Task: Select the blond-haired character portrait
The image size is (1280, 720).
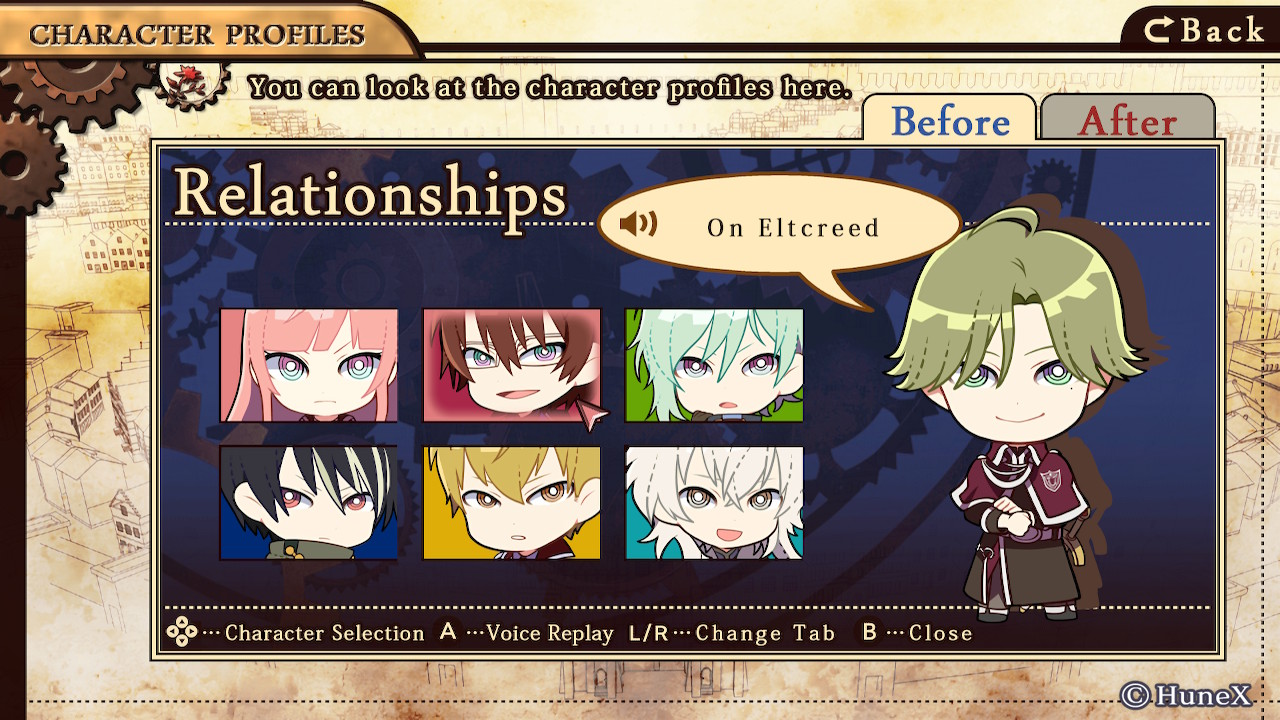Action: 511,502
